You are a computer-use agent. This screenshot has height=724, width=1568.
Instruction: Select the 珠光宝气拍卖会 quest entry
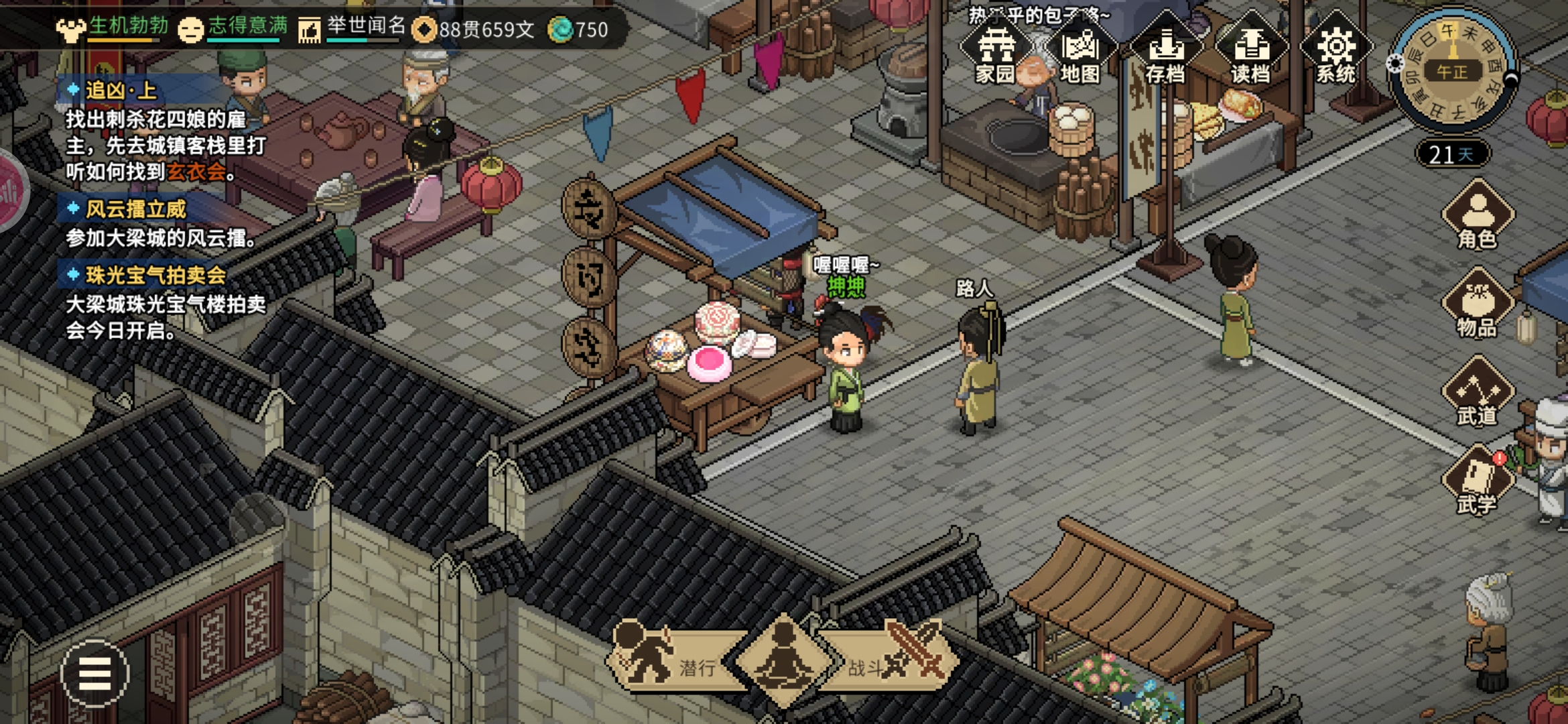tap(155, 275)
